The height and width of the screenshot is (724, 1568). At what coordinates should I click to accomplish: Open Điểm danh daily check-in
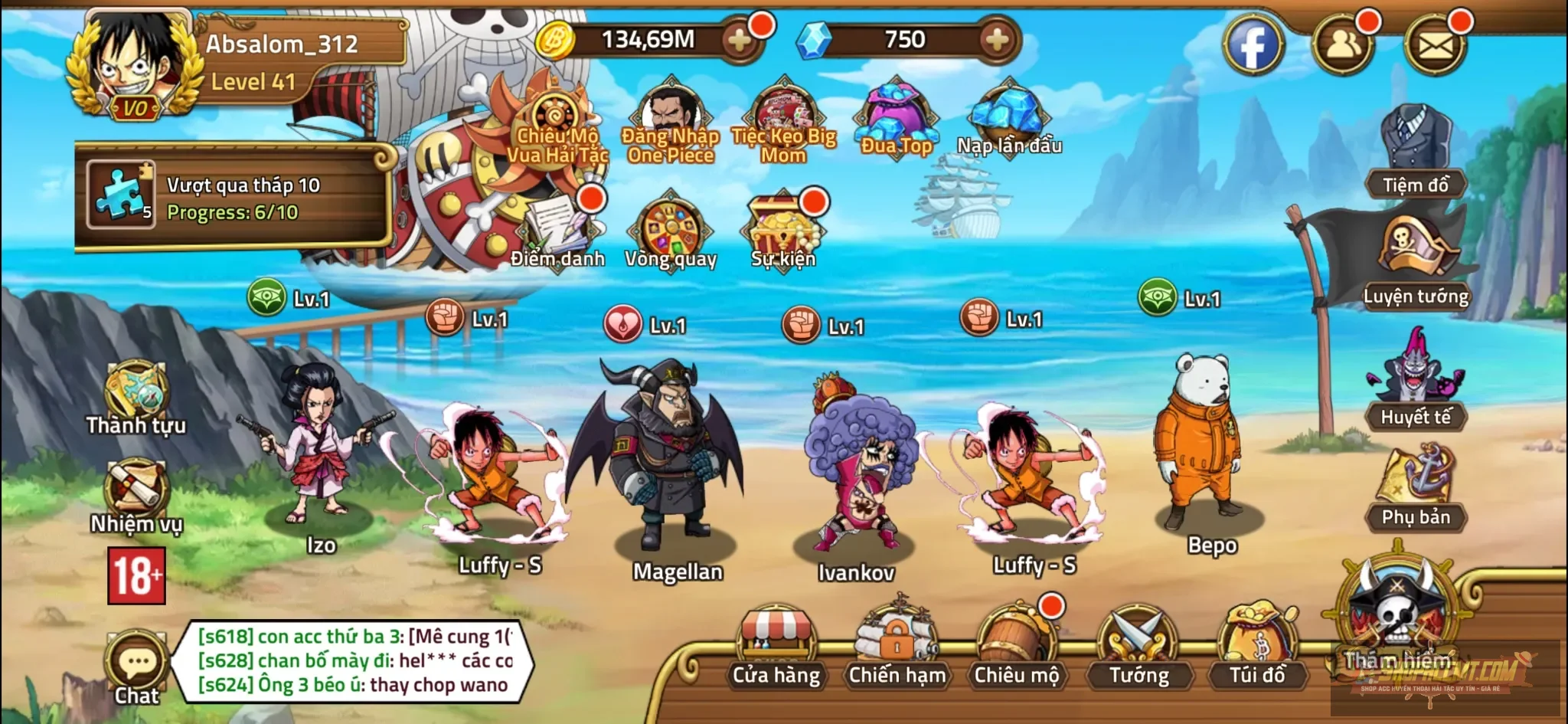[557, 230]
